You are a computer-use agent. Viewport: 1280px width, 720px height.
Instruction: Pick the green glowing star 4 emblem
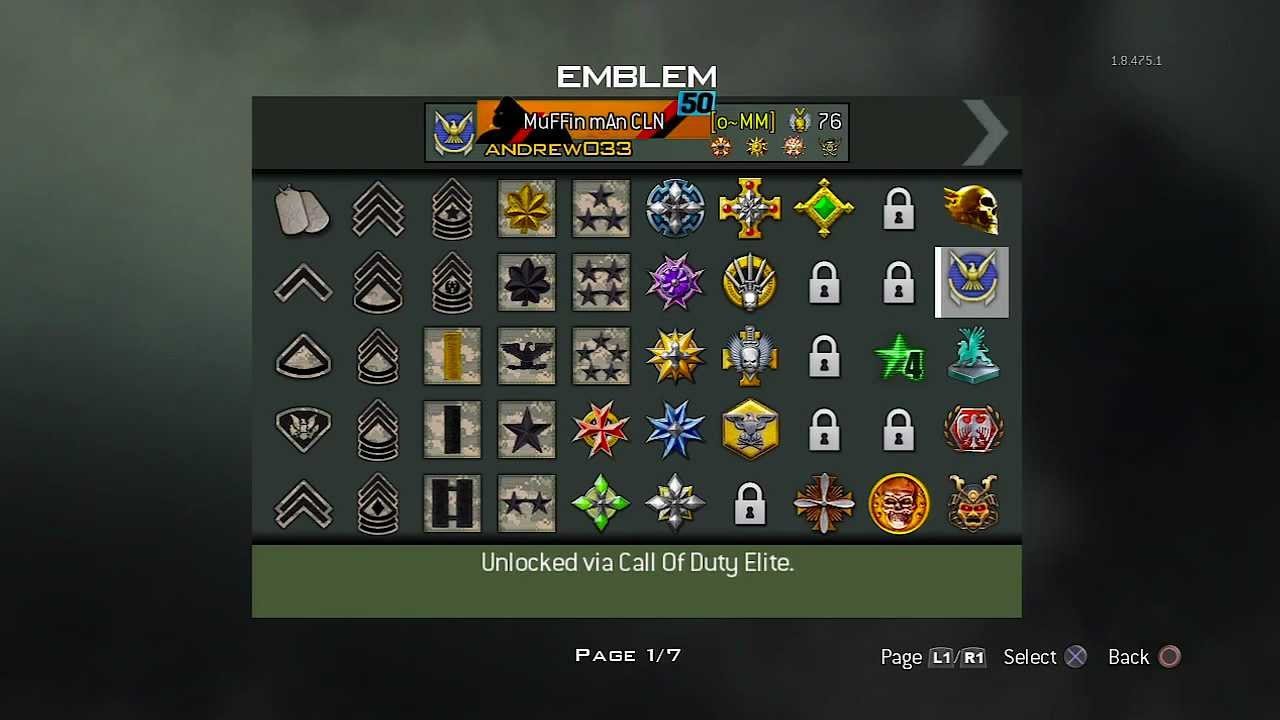[898, 358]
